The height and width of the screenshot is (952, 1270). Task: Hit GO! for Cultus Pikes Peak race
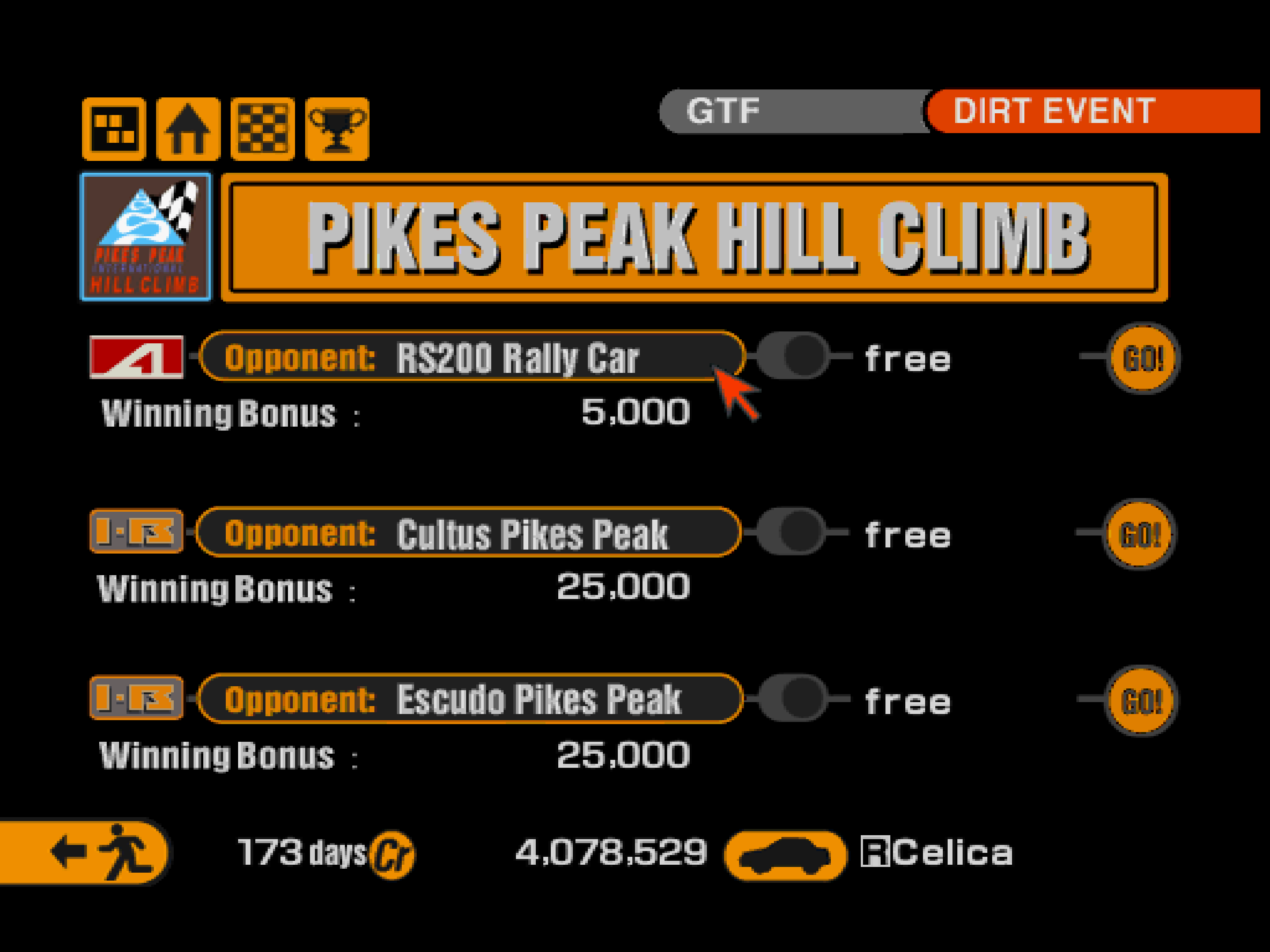pos(1139,534)
